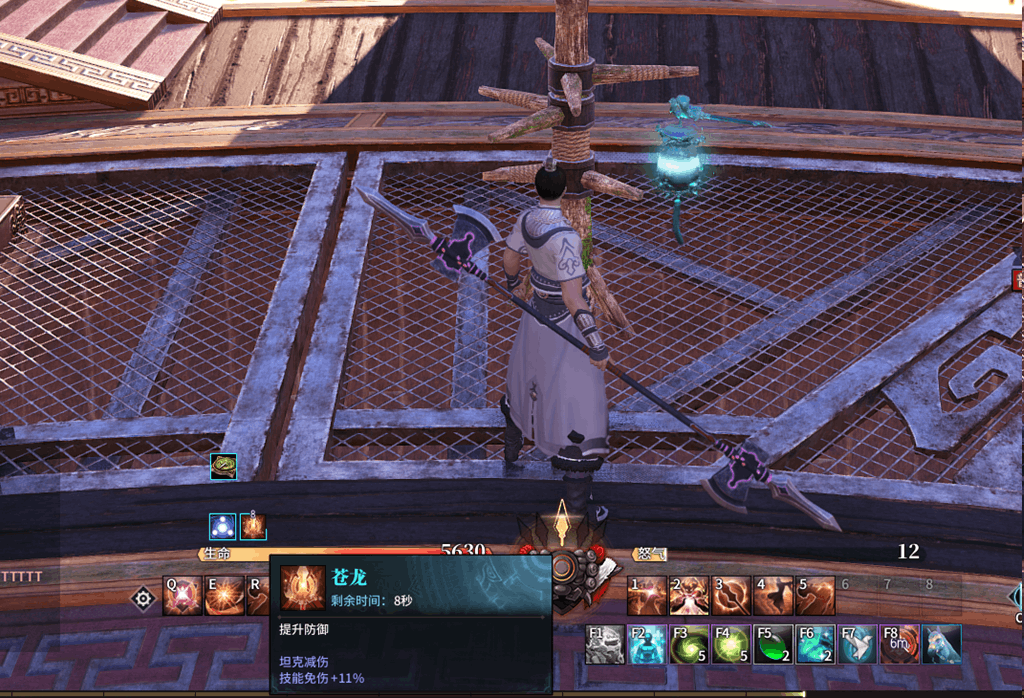
Task: Select the 苍龙 buff icon above the health bar
Action: pyautogui.click(x=253, y=526)
